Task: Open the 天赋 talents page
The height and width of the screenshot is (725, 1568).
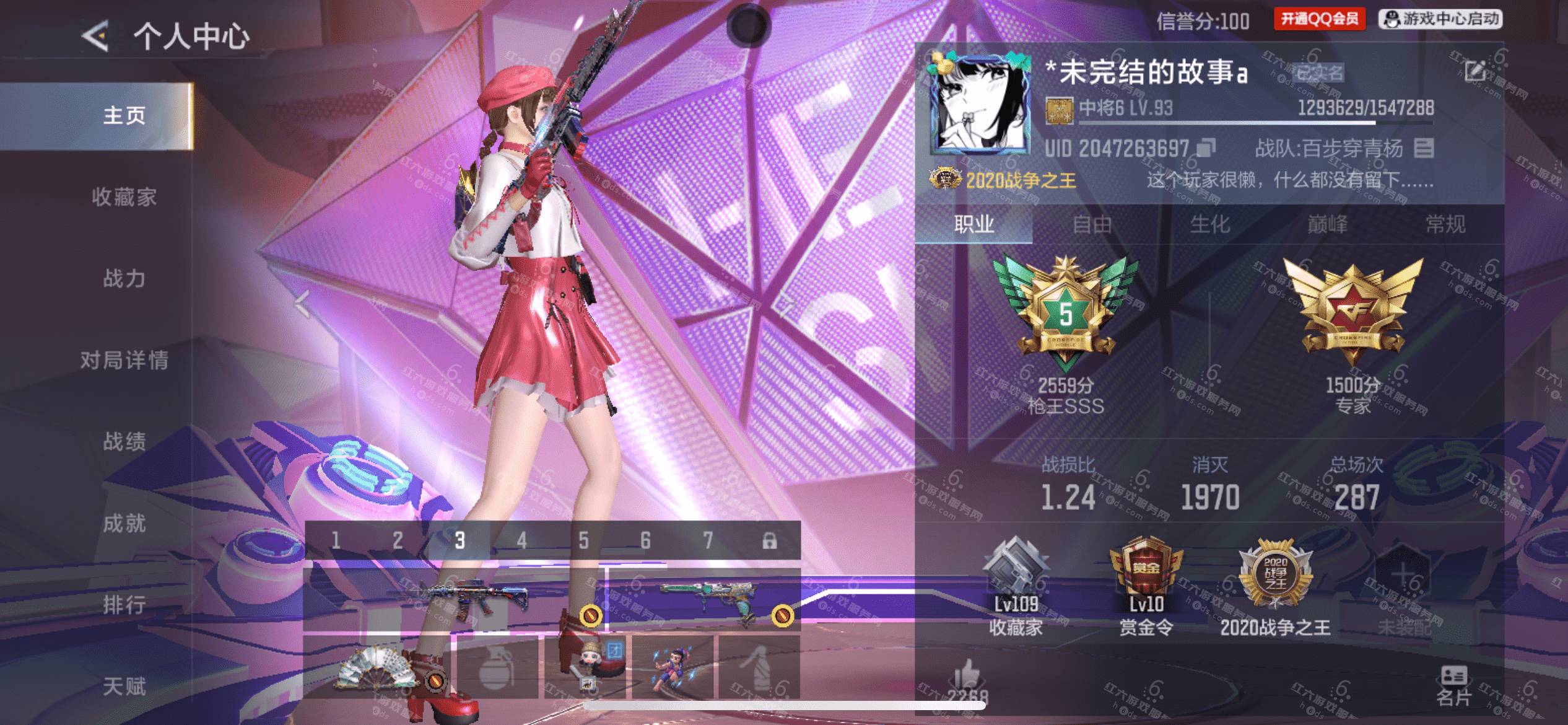Action: (x=124, y=686)
